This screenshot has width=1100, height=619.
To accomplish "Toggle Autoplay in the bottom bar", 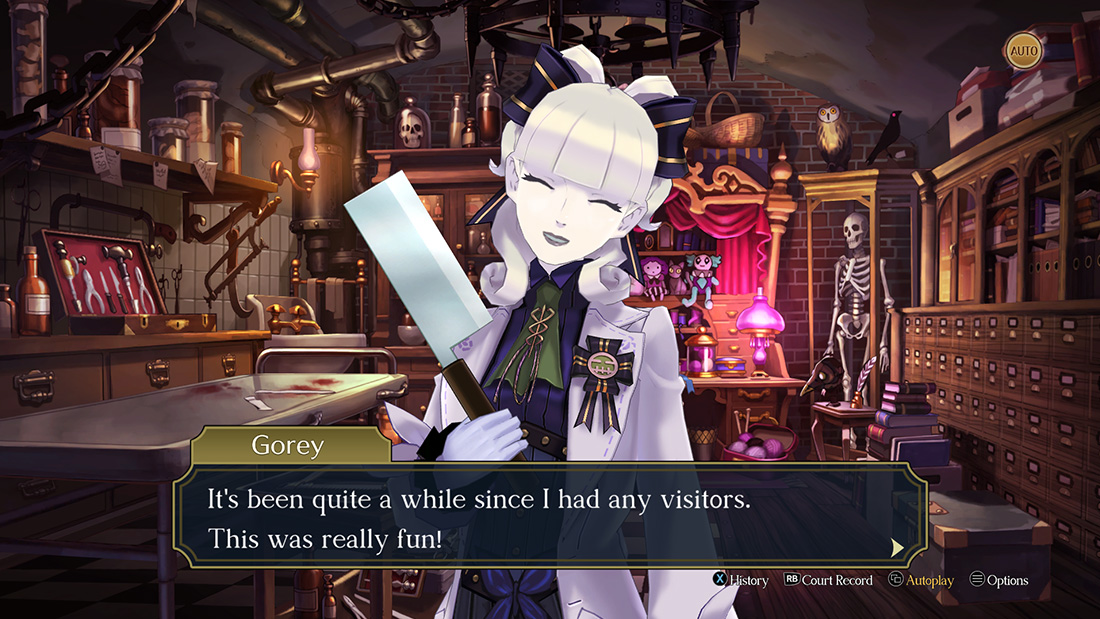I will [x=921, y=580].
